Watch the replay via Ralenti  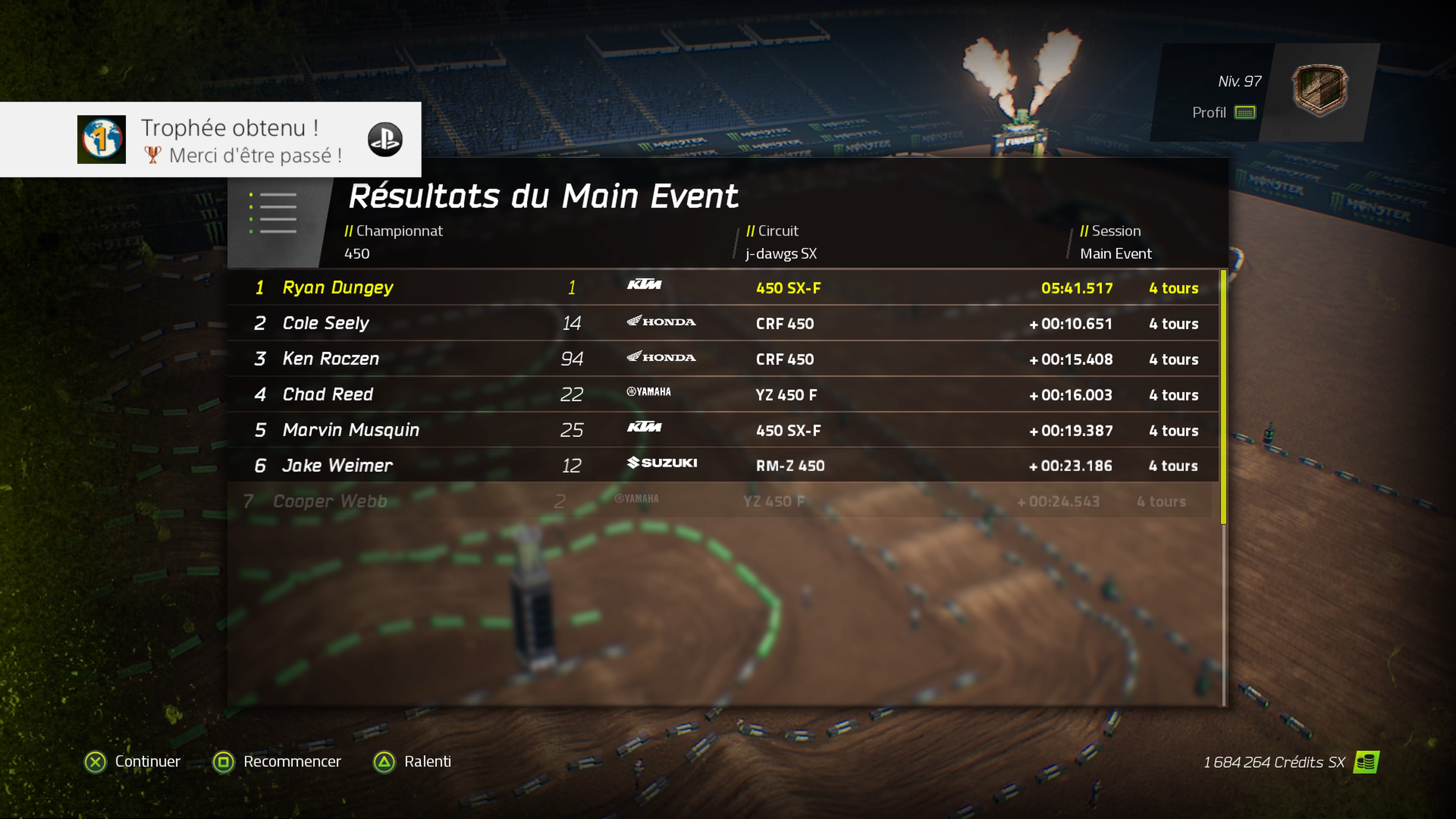click(413, 762)
